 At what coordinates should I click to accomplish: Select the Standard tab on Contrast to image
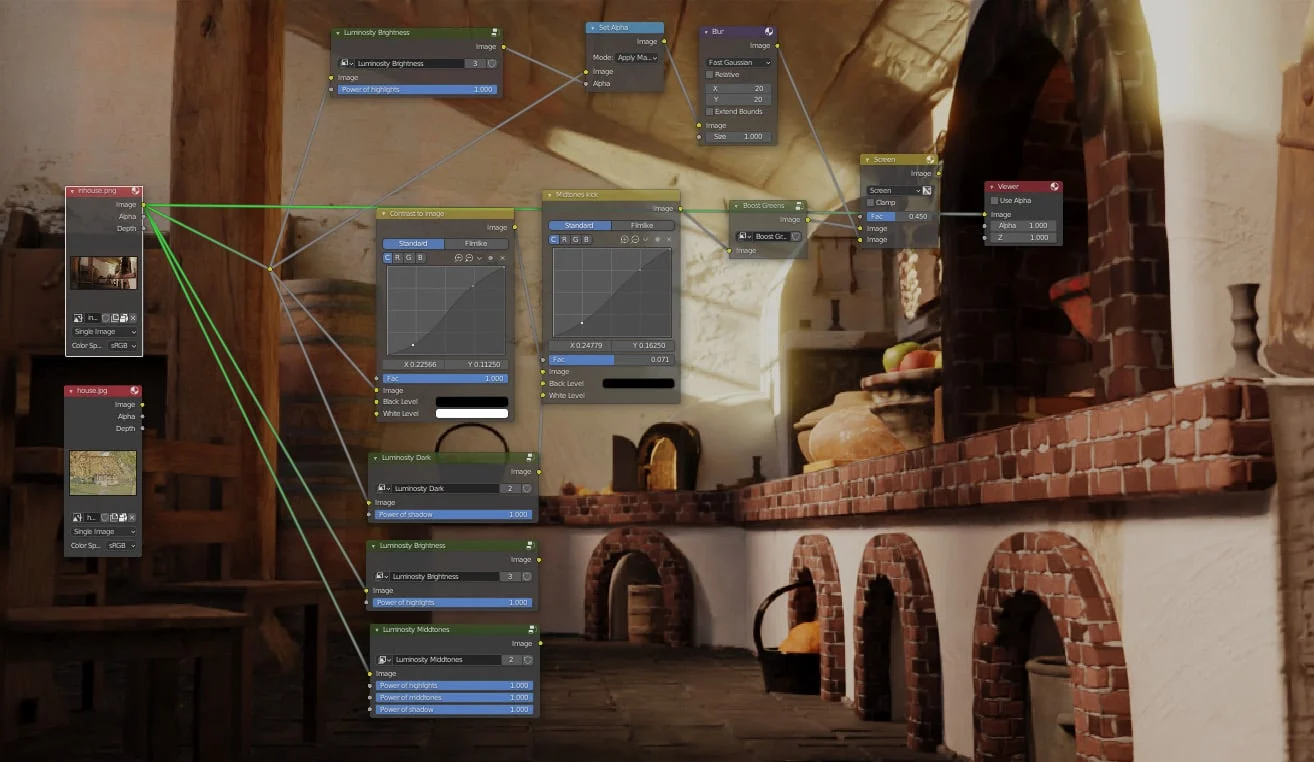point(413,243)
